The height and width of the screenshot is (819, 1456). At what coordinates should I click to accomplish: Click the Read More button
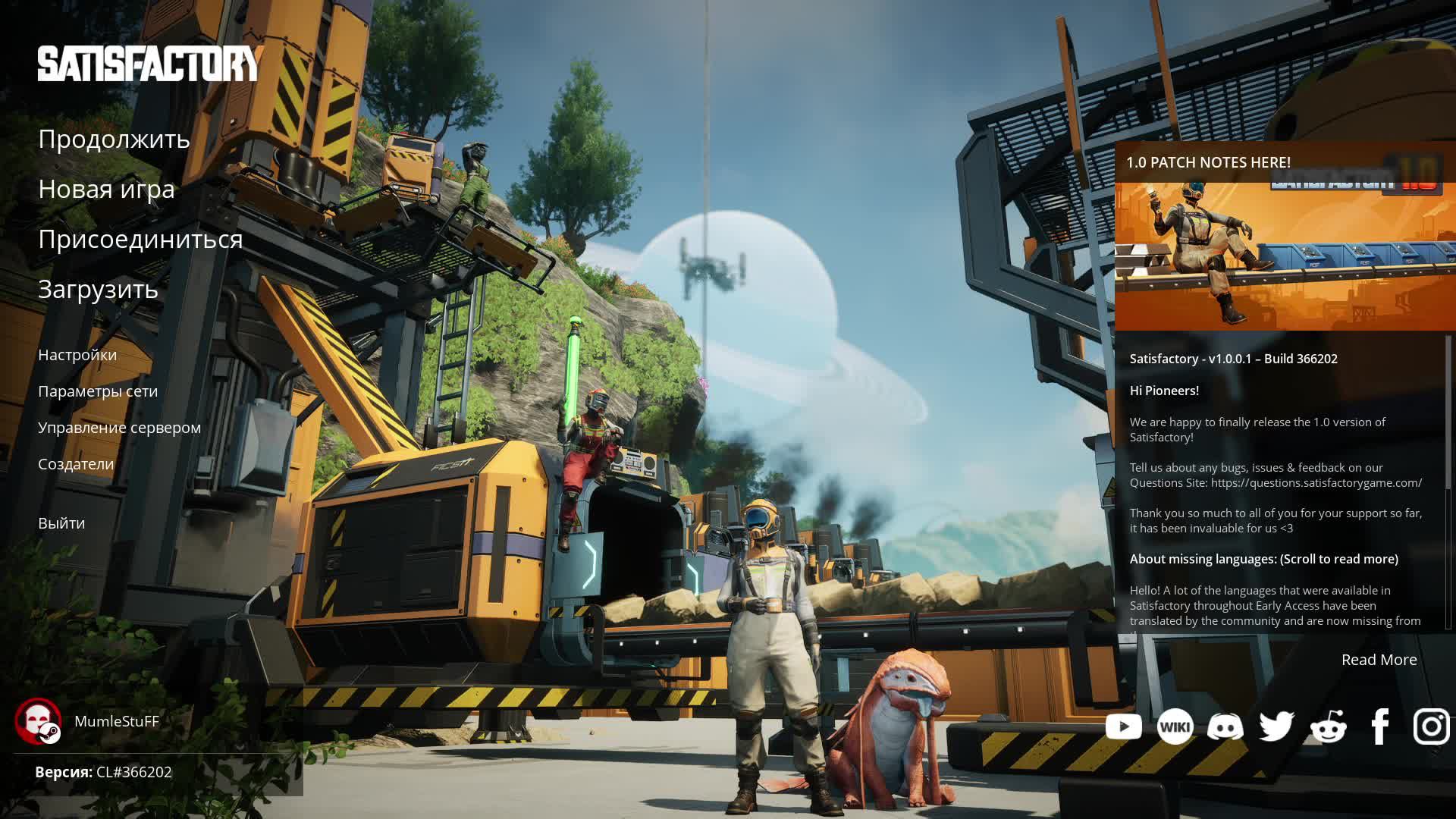[x=1379, y=660]
